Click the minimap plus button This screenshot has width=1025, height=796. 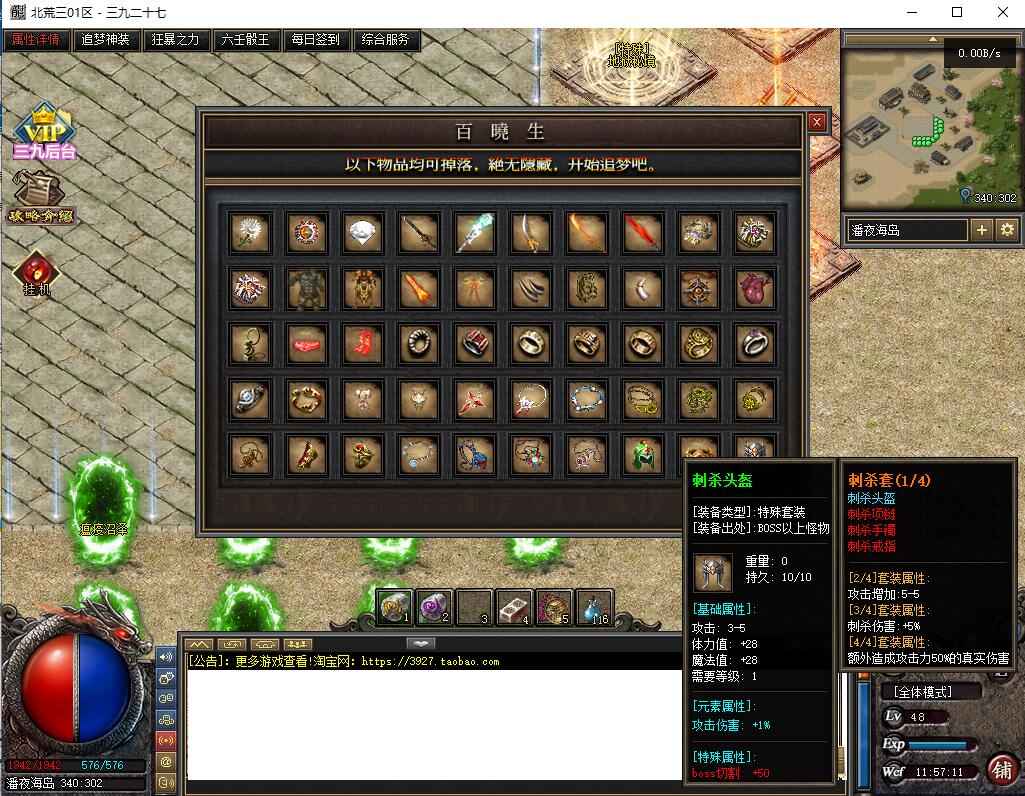982,230
